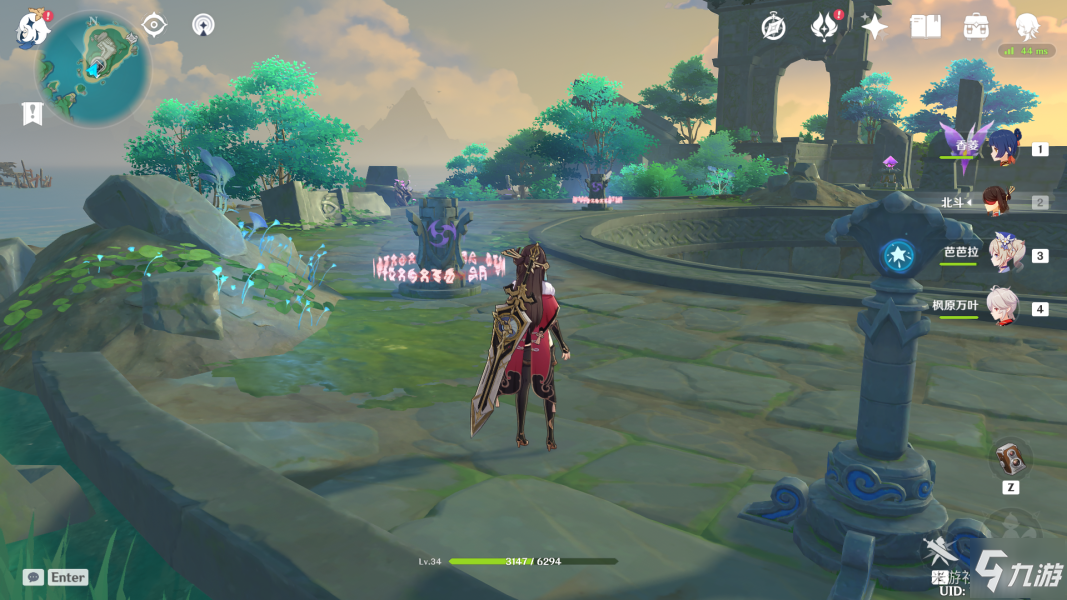Open the Wish four-point star icon

[x=875, y=27]
